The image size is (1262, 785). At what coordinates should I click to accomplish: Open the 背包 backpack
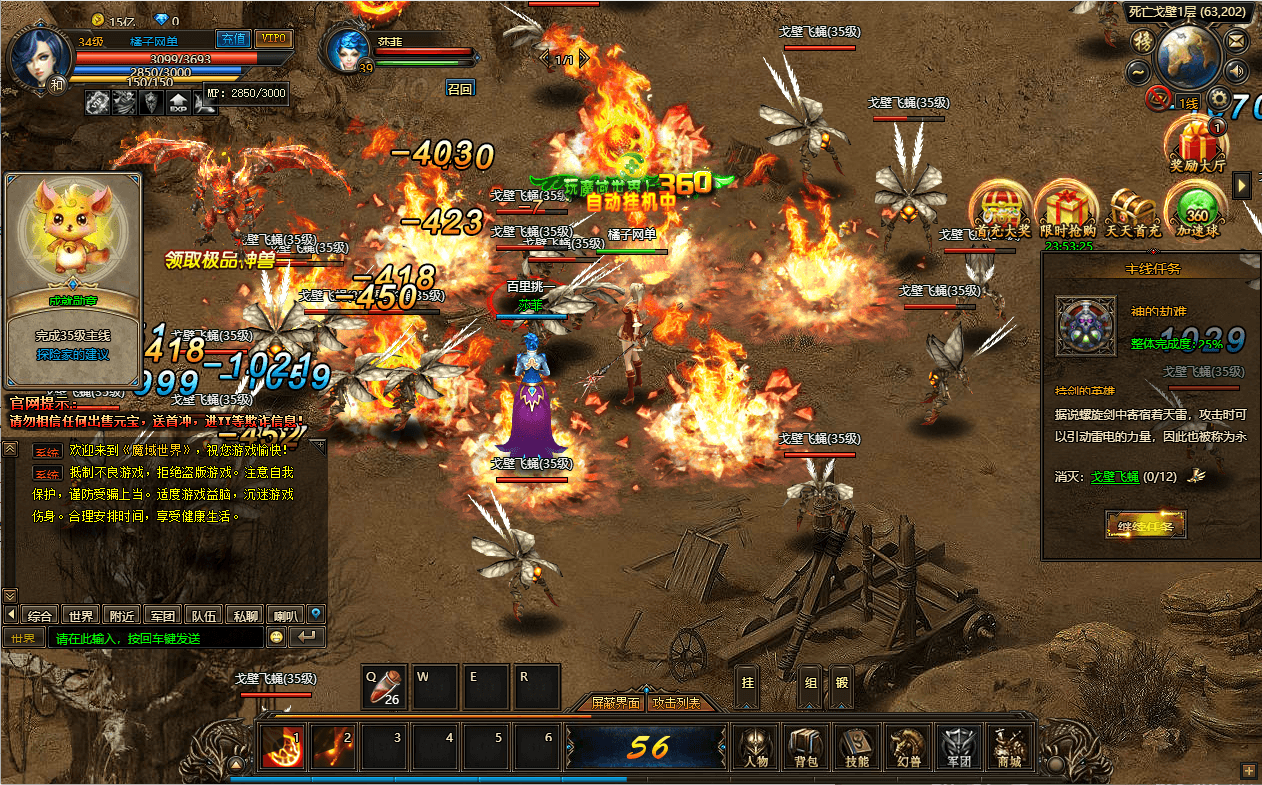806,748
